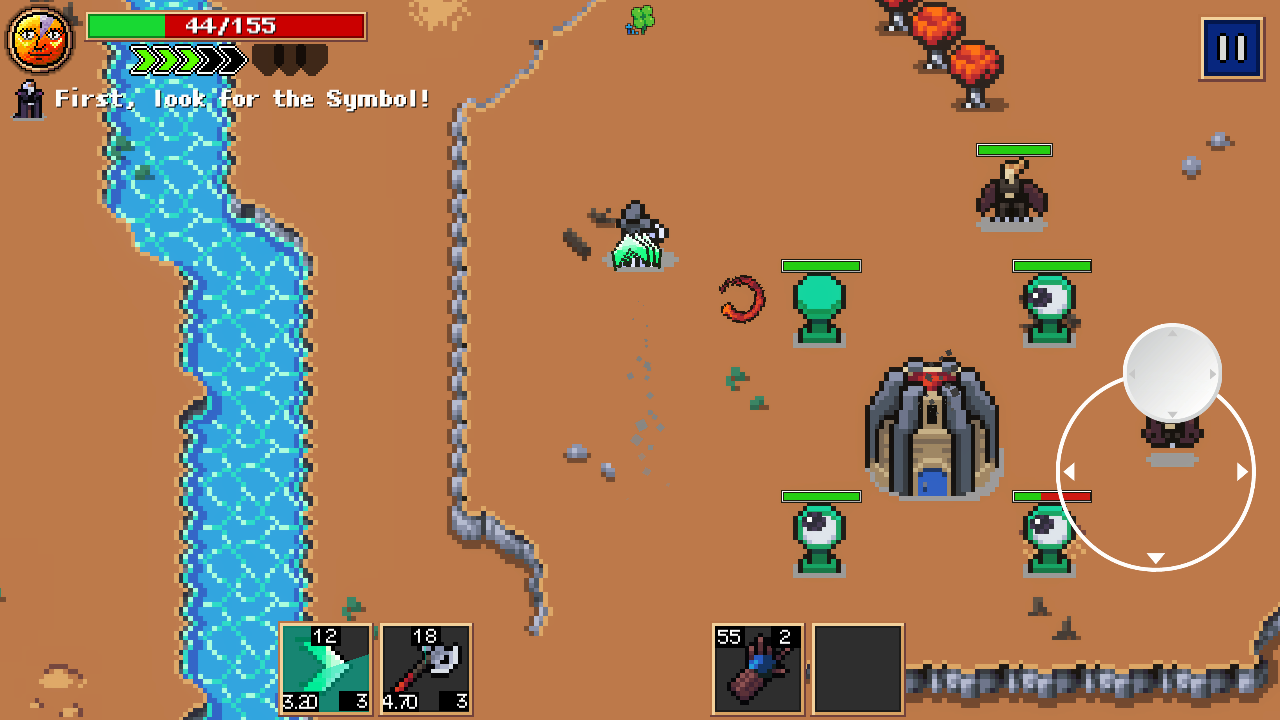The width and height of the screenshot is (1280, 720).
Task: Tap the red curled creature near the green blob
Action: click(x=742, y=300)
